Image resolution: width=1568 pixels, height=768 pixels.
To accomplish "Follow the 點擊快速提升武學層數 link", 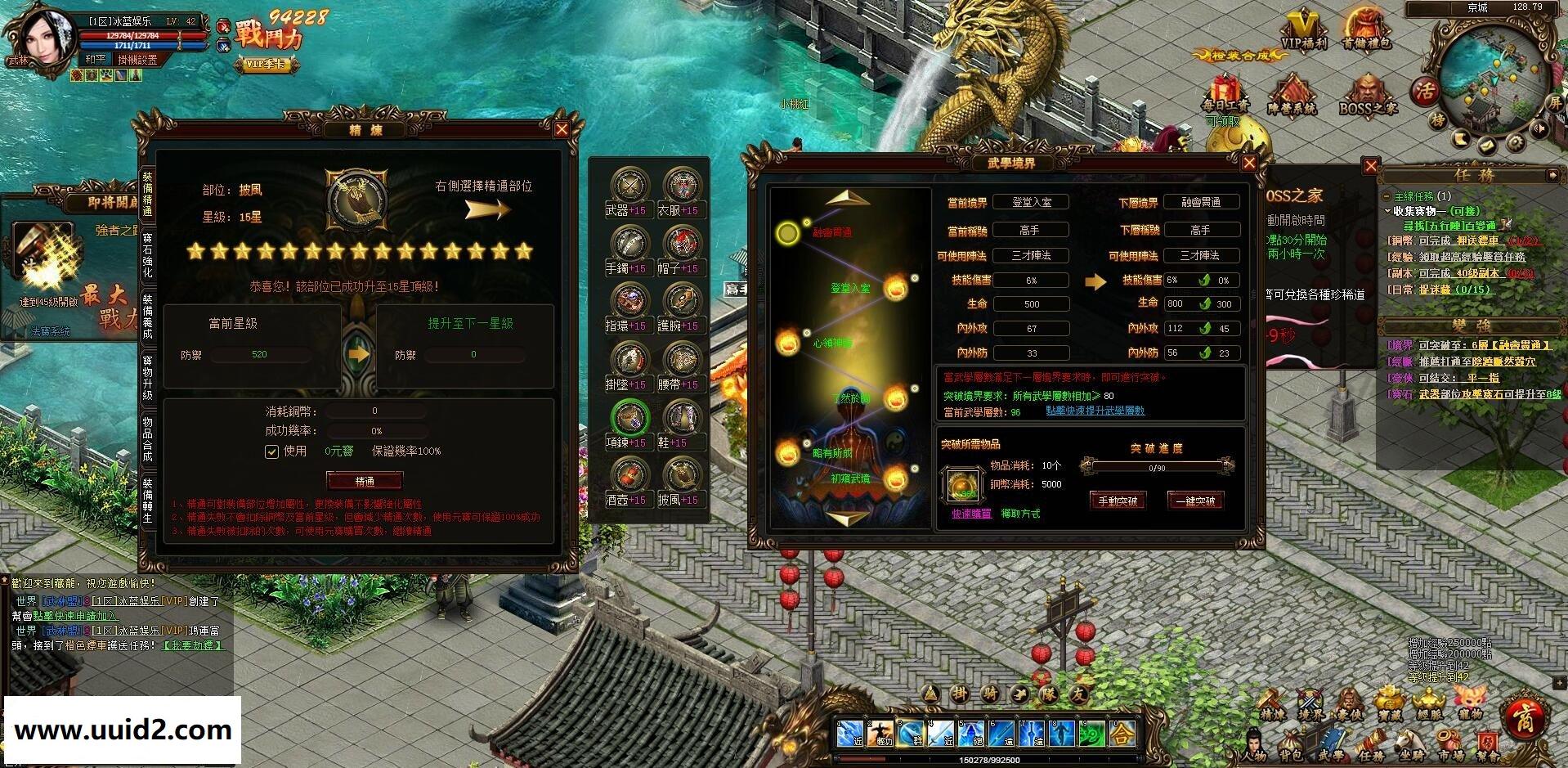I will pos(1095,411).
